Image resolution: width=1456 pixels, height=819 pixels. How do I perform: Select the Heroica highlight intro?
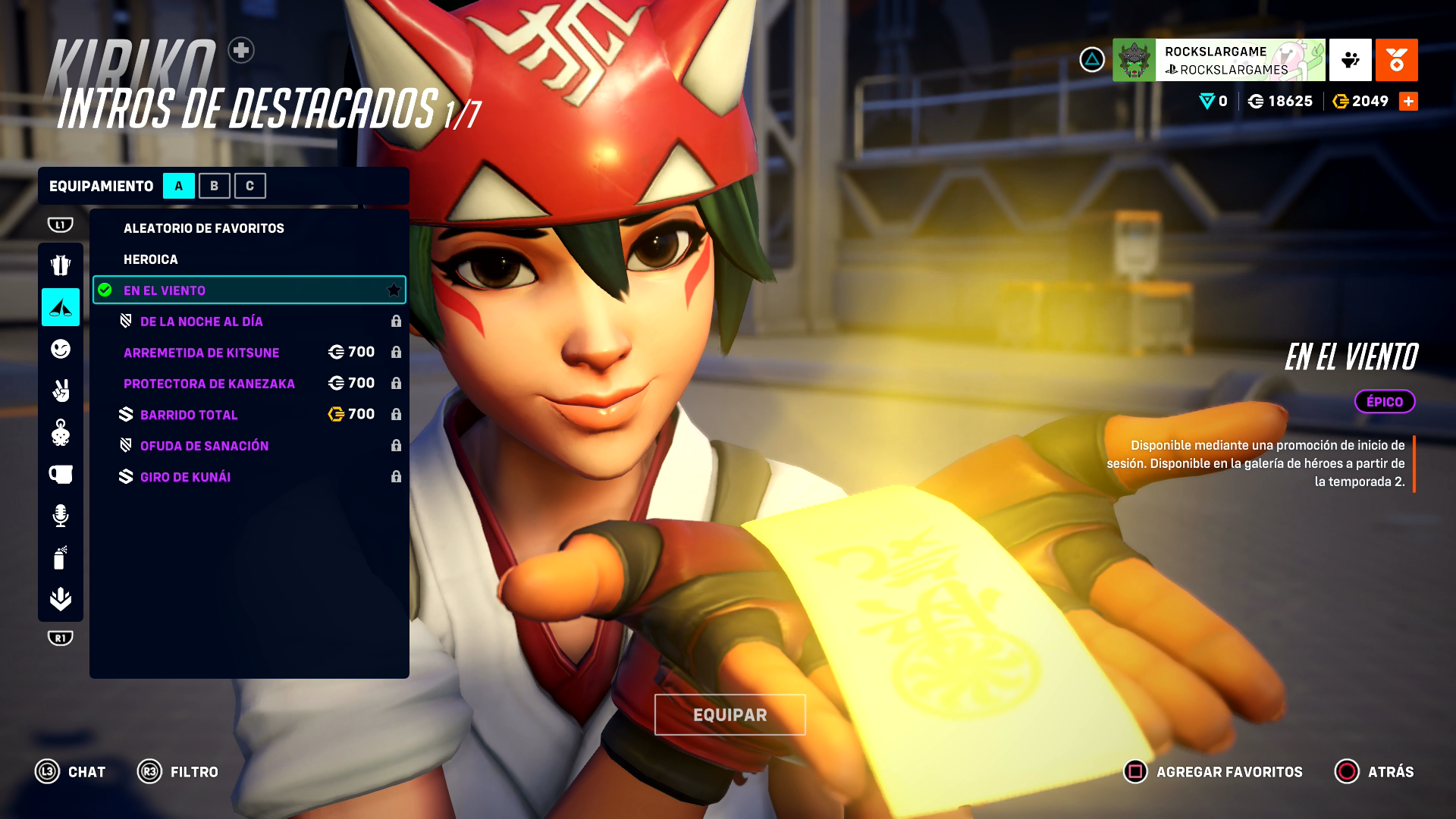[x=151, y=259]
